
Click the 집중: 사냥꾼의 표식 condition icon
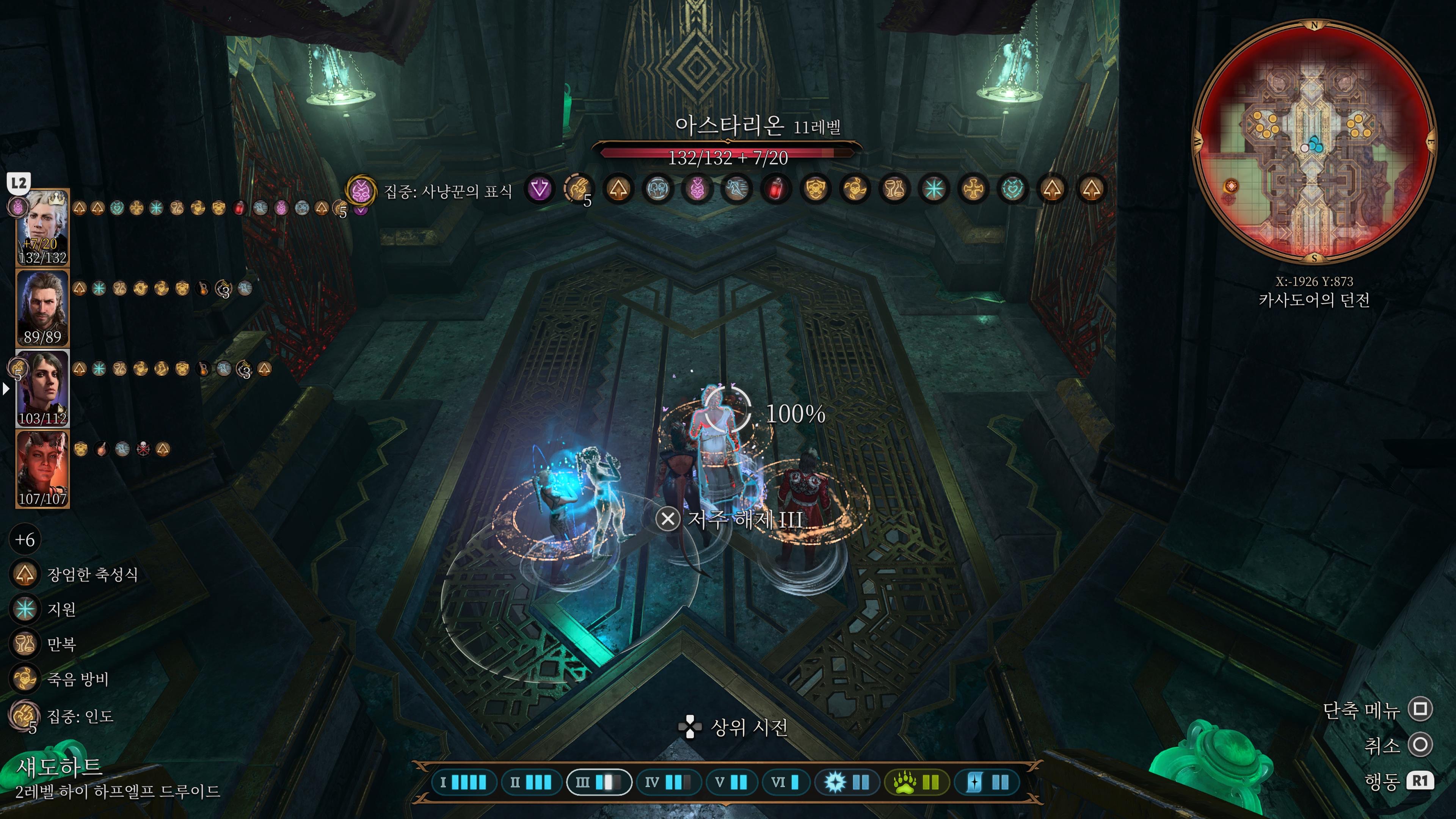(361, 190)
